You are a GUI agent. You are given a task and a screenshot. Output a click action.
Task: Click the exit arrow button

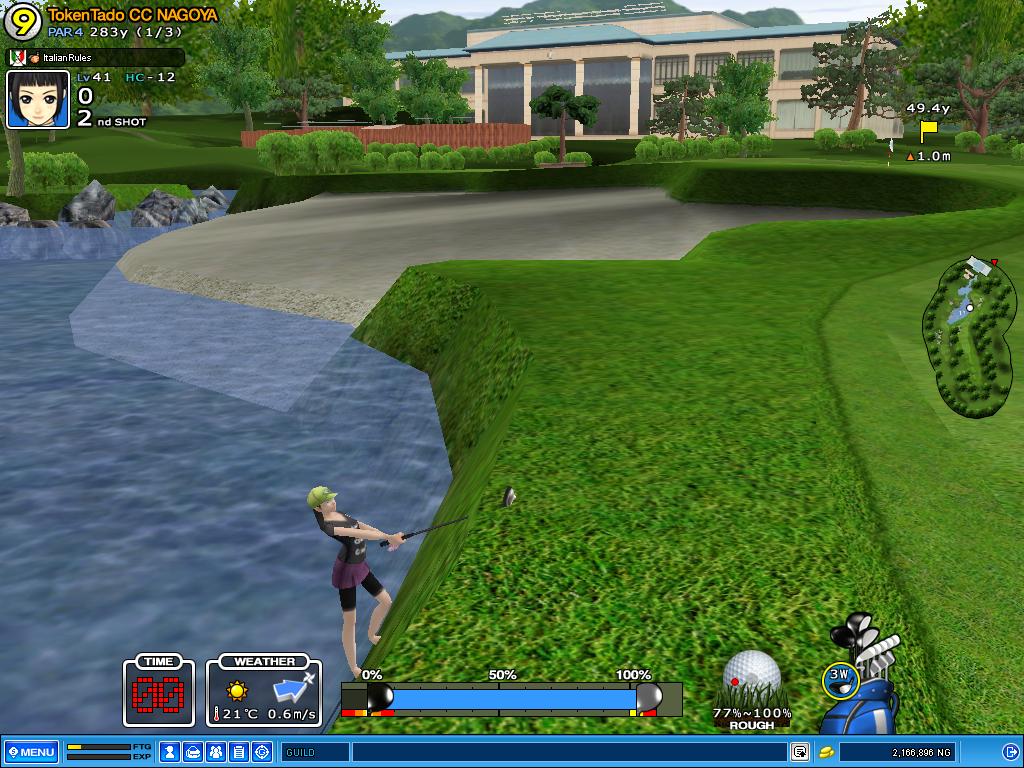click(1010, 752)
